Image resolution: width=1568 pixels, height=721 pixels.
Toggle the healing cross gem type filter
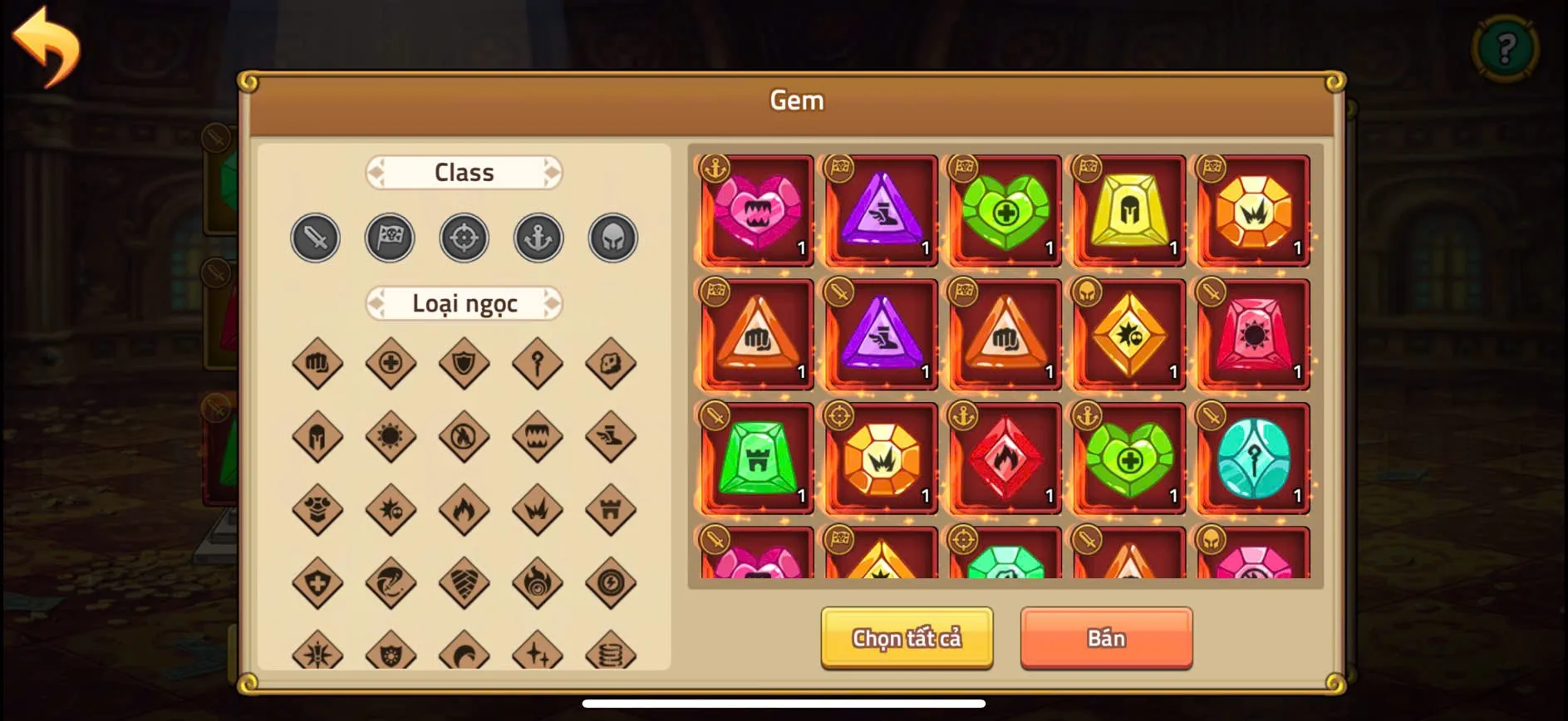(x=391, y=363)
